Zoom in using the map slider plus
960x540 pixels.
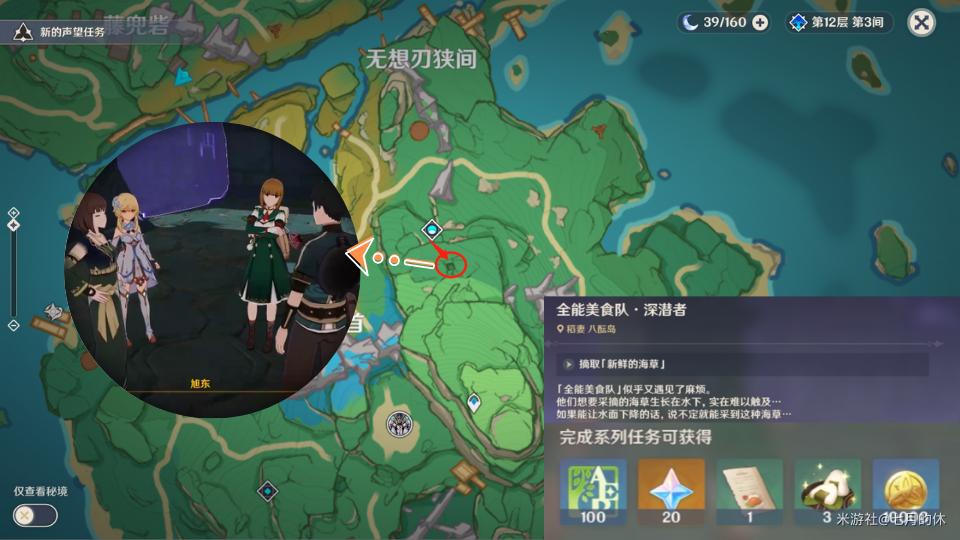click(x=13, y=212)
